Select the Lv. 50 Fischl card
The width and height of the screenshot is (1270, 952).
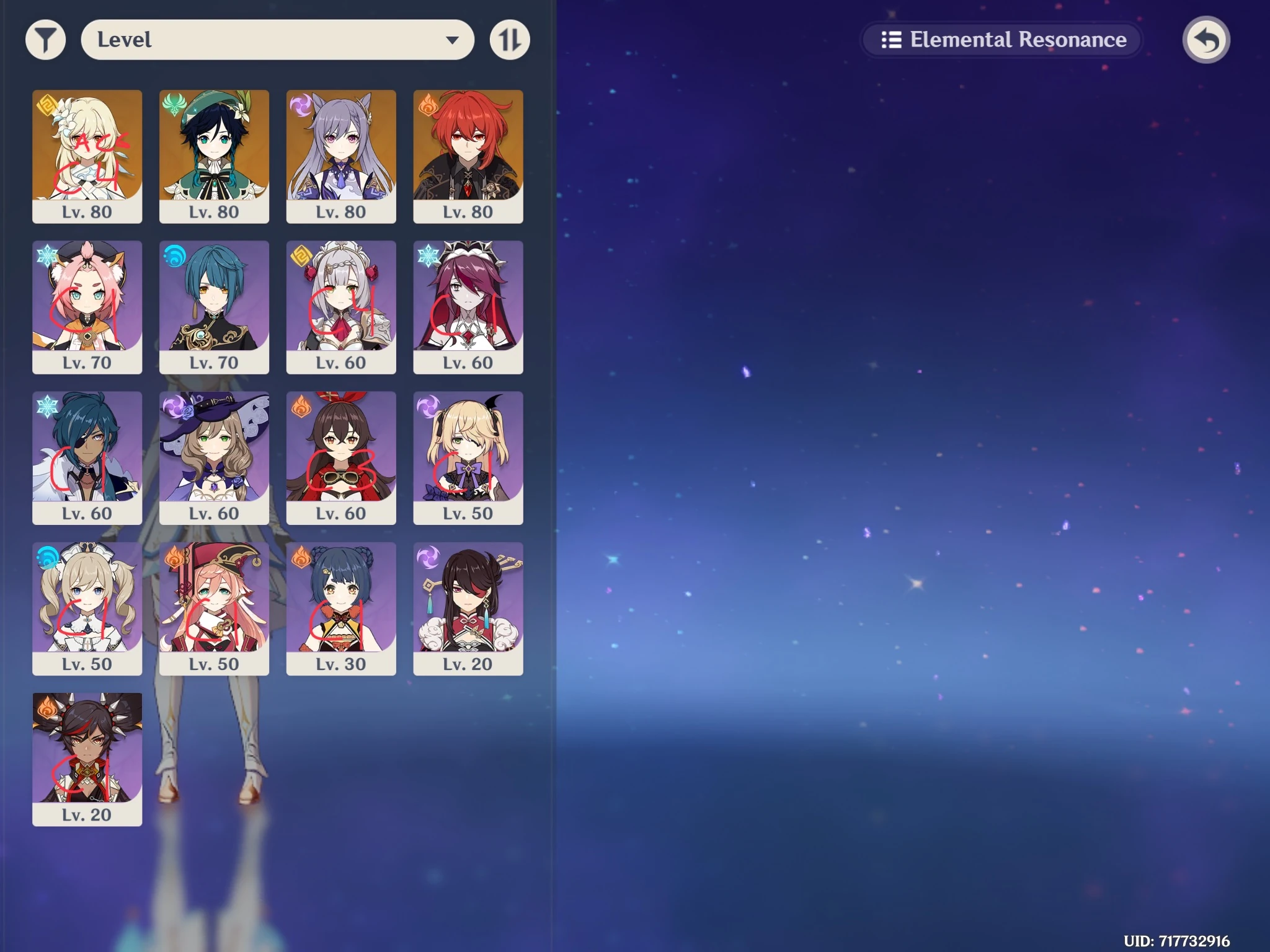(468, 459)
